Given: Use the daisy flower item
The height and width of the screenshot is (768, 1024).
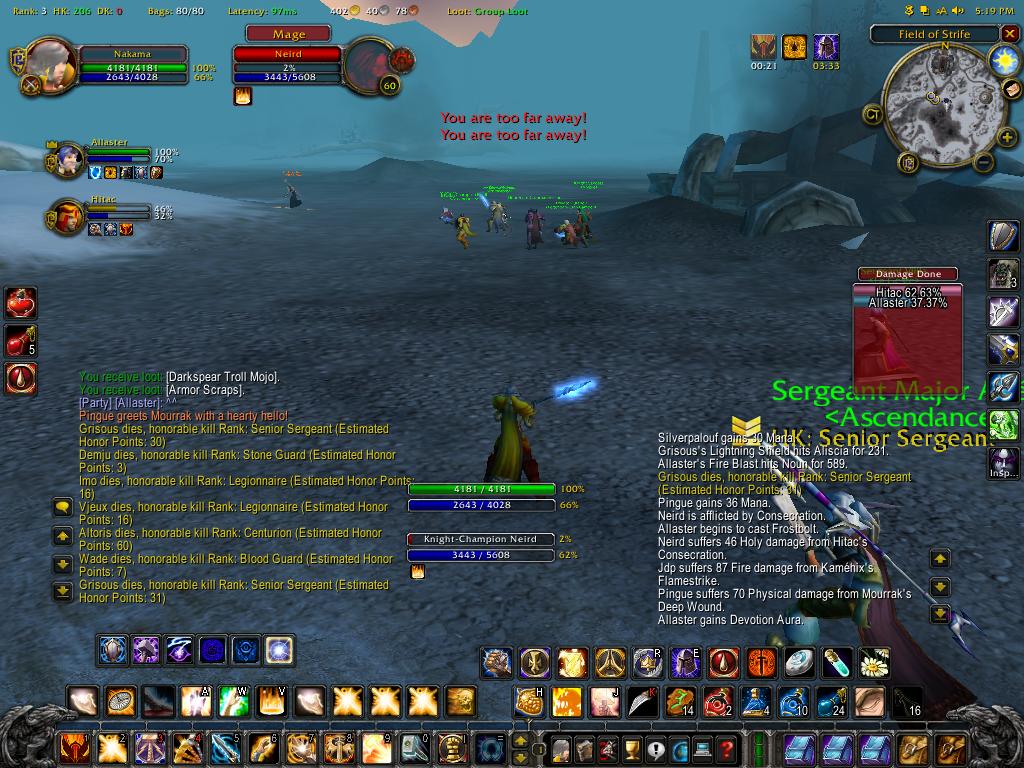Looking at the screenshot, I should pos(875,662).
